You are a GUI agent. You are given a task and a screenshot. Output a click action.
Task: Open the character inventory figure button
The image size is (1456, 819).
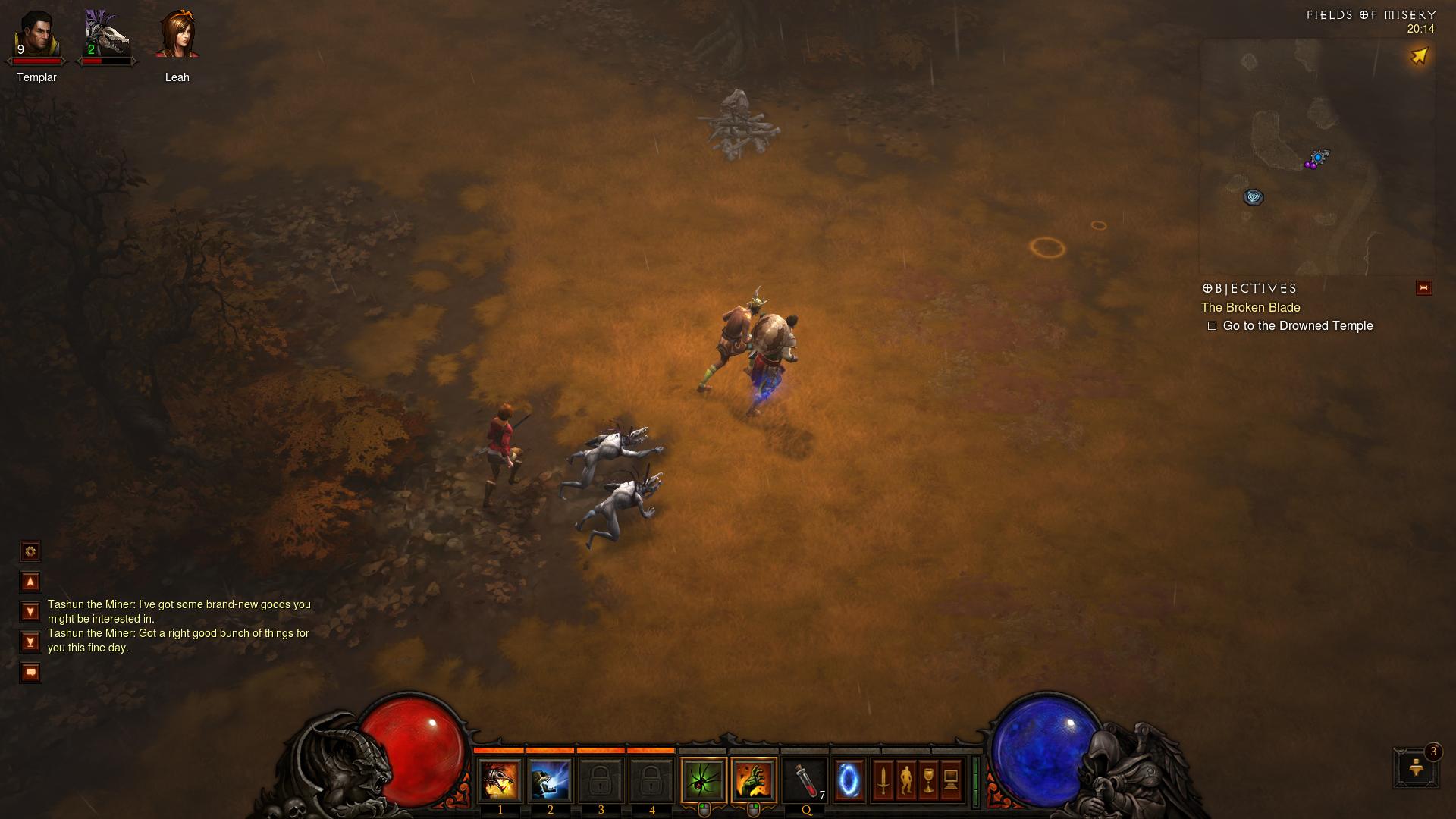click(905, 780)
